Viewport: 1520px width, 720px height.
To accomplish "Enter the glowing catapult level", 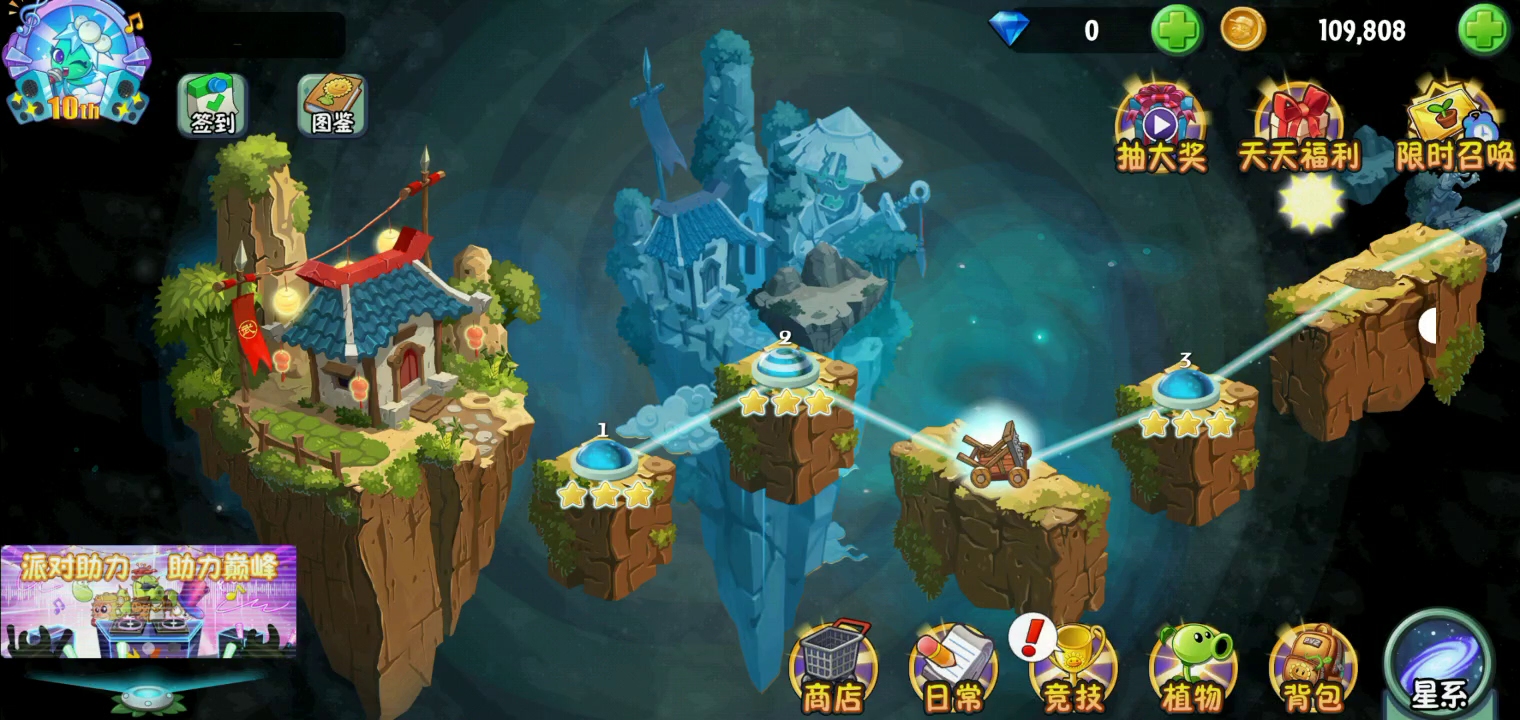I will (x=995, y=455).
